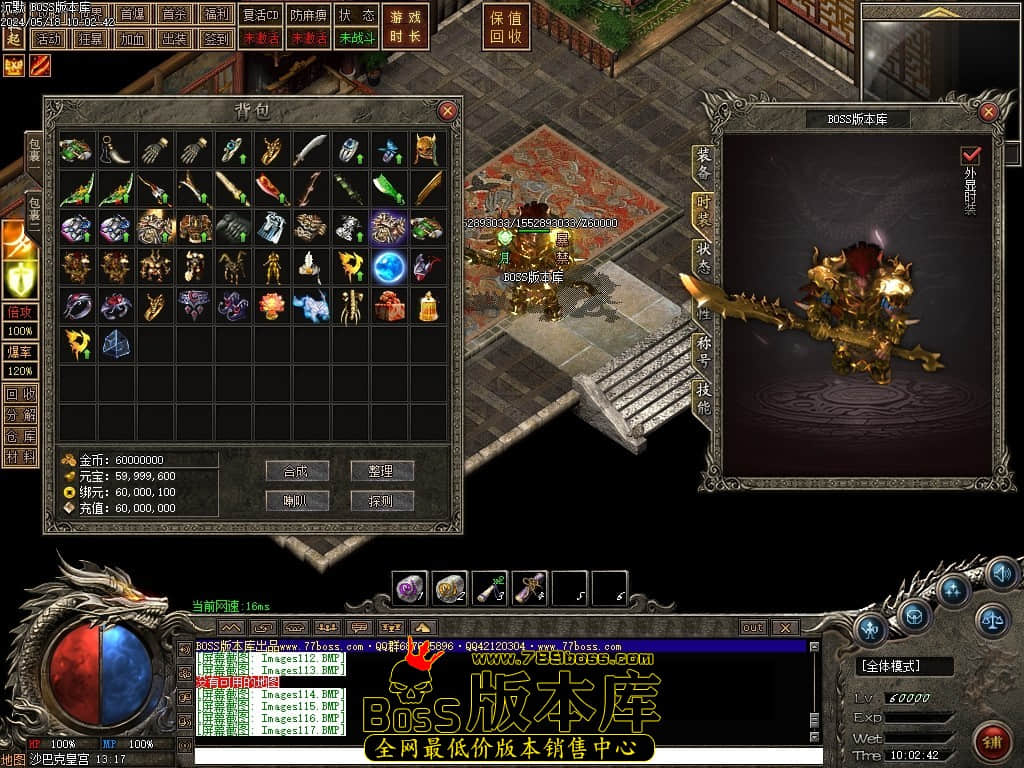This screenshot has width=1024, height=768.
Task: Select the blue glowing orb item
Action: pyautogui.click(x=388, y=267)
